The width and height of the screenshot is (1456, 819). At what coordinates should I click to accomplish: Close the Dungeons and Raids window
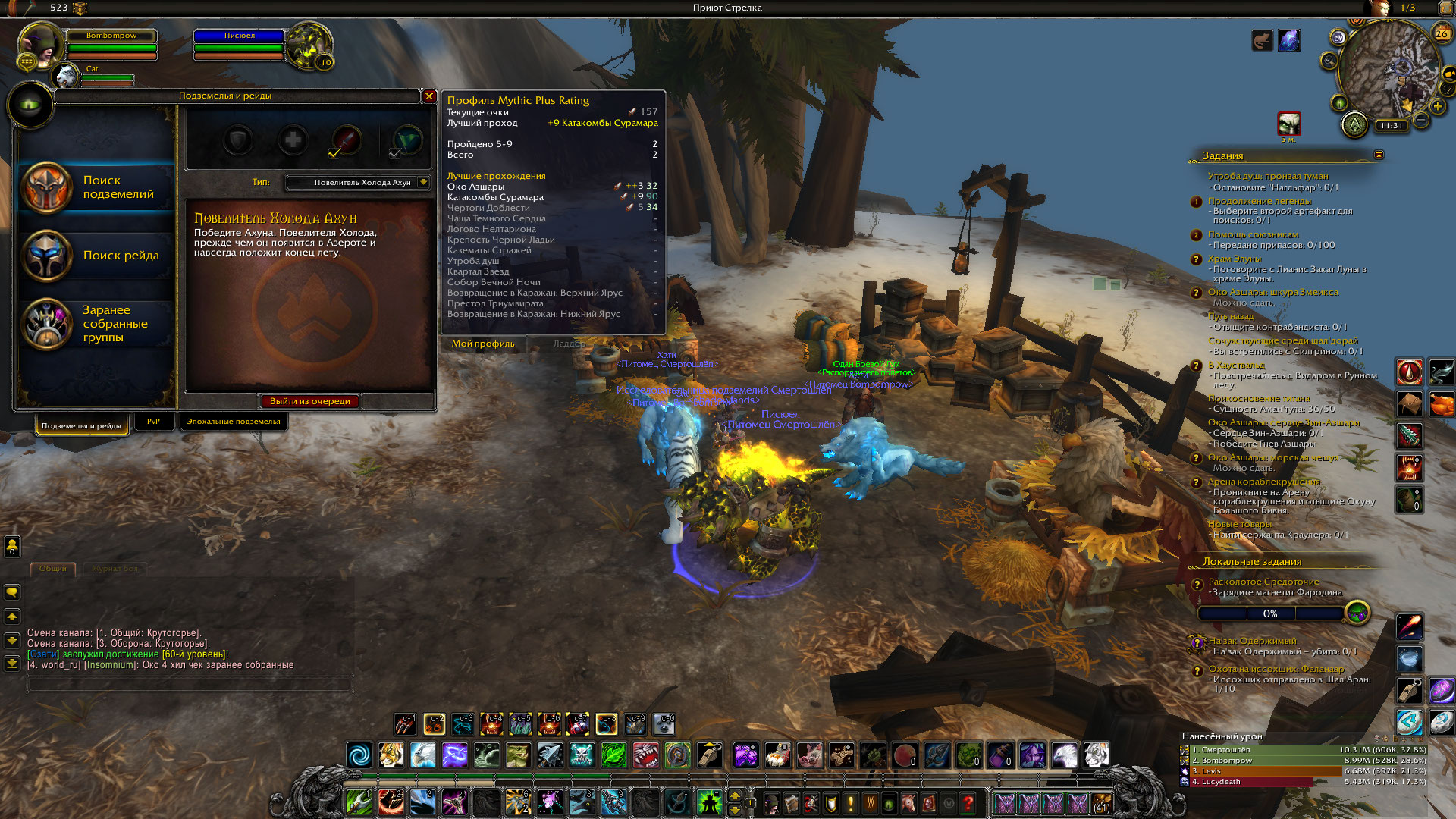[x=429, y=96]
